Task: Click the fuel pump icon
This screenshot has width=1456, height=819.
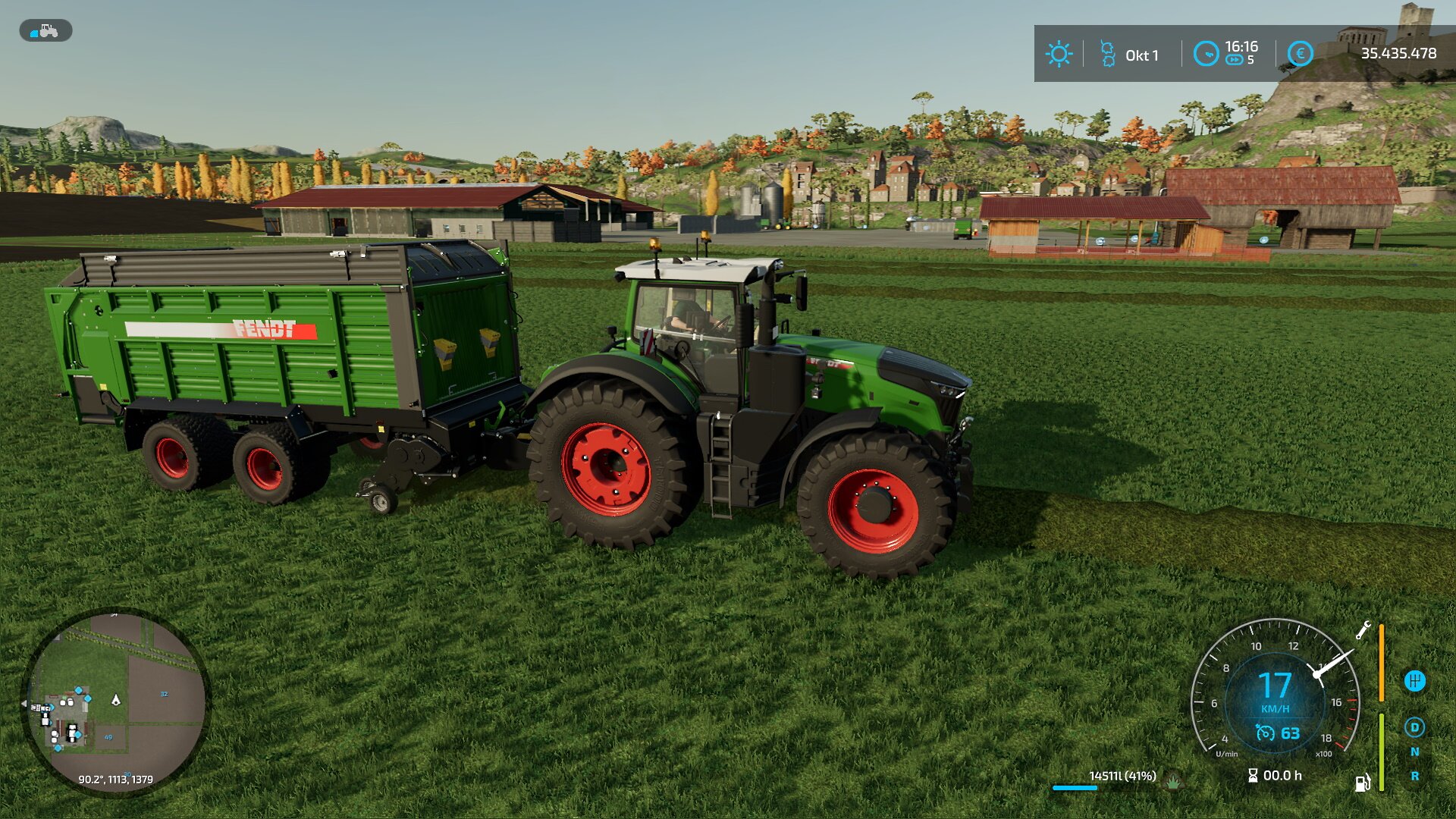Action: pyautogui.click(x=1362, y=783)
